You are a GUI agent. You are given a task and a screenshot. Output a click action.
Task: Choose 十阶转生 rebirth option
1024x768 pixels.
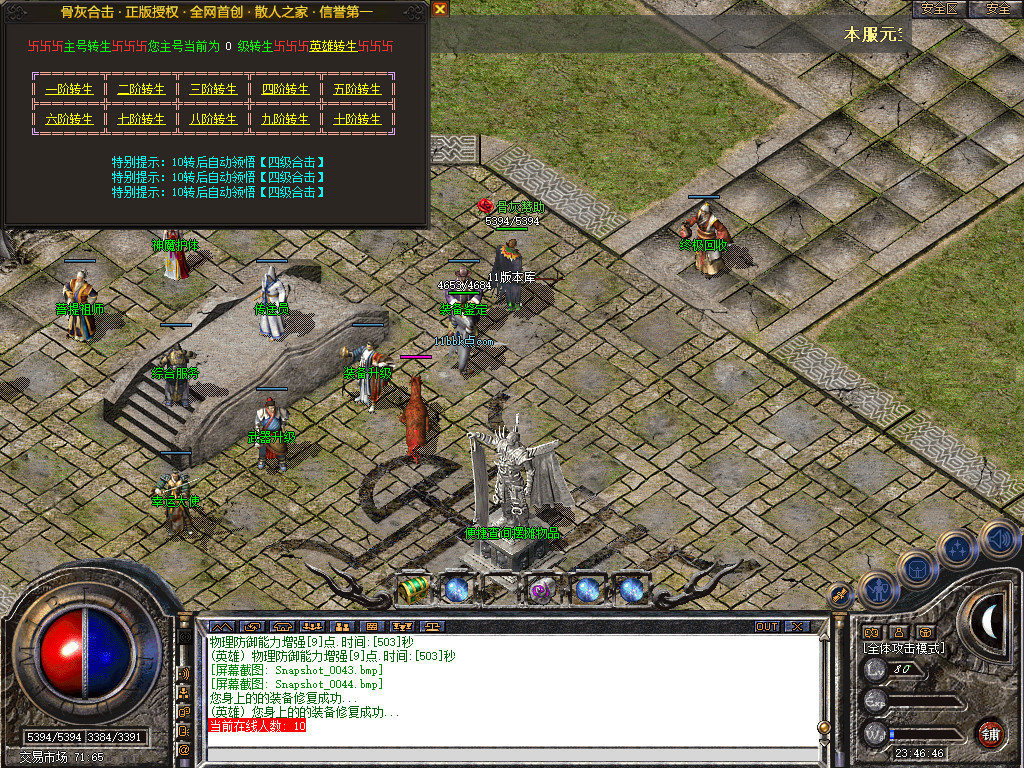[357, 119]
